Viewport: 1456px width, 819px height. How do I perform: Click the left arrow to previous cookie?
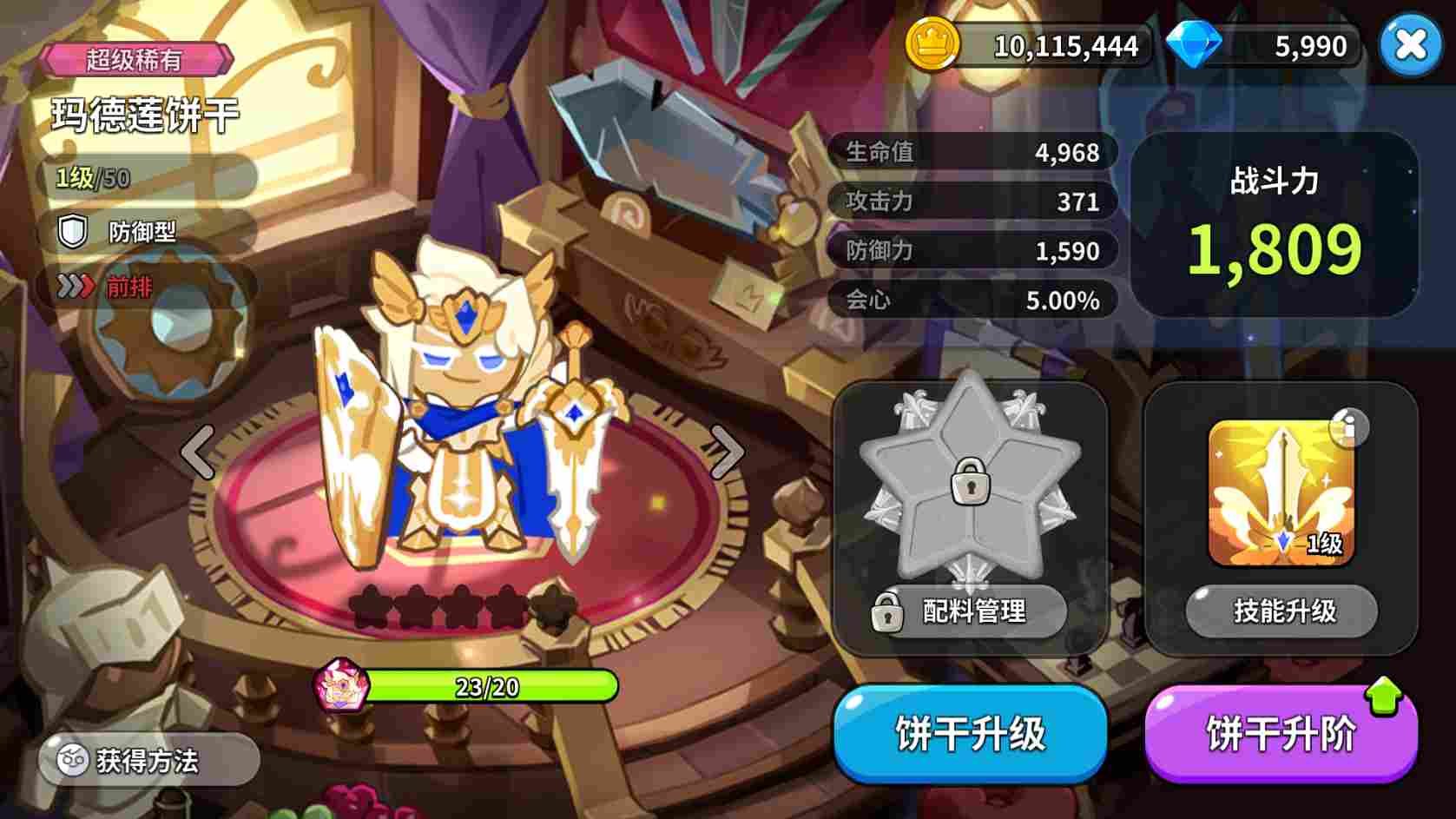198,451
